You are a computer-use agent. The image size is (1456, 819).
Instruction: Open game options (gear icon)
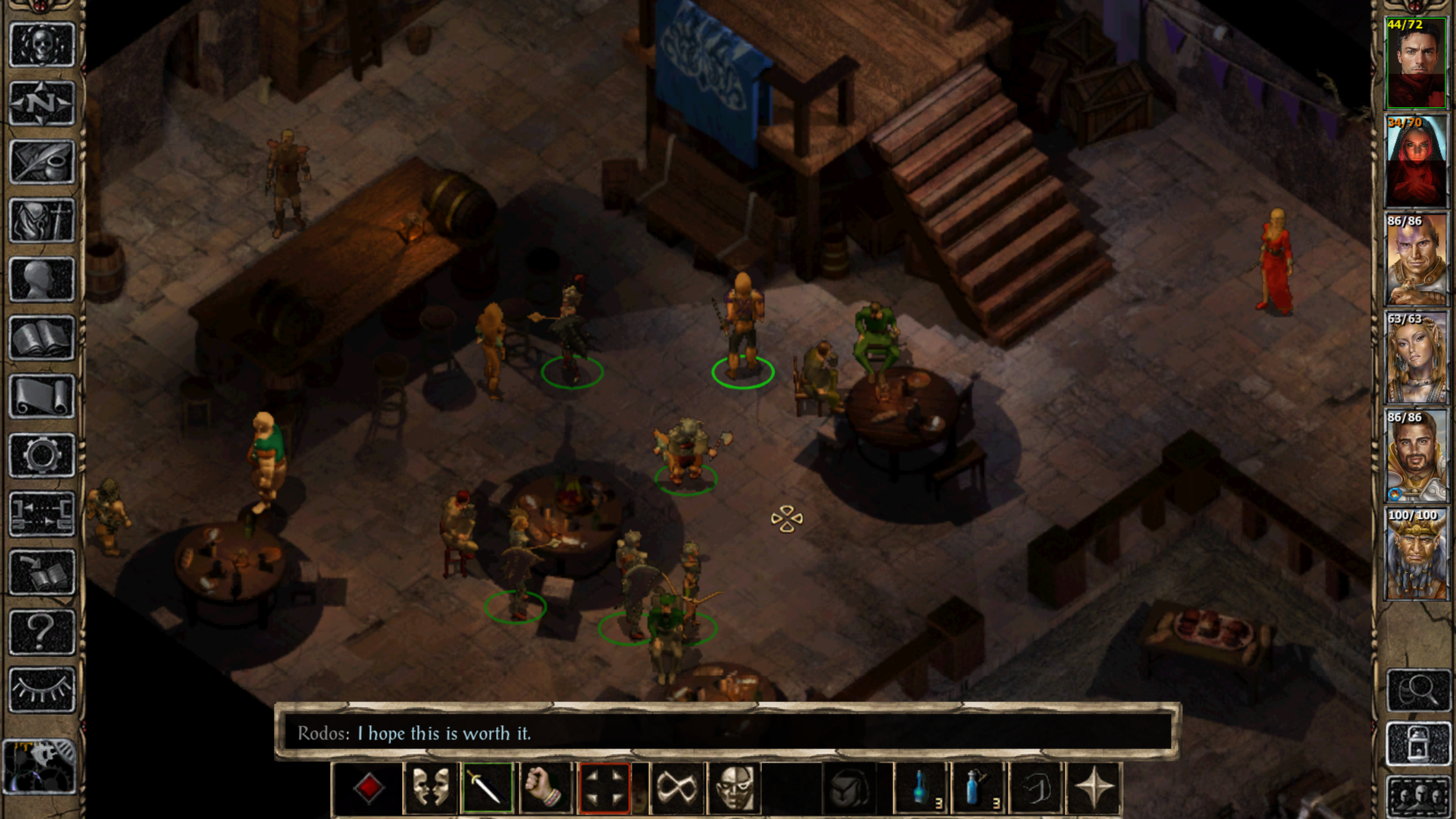tap(42, 453)
